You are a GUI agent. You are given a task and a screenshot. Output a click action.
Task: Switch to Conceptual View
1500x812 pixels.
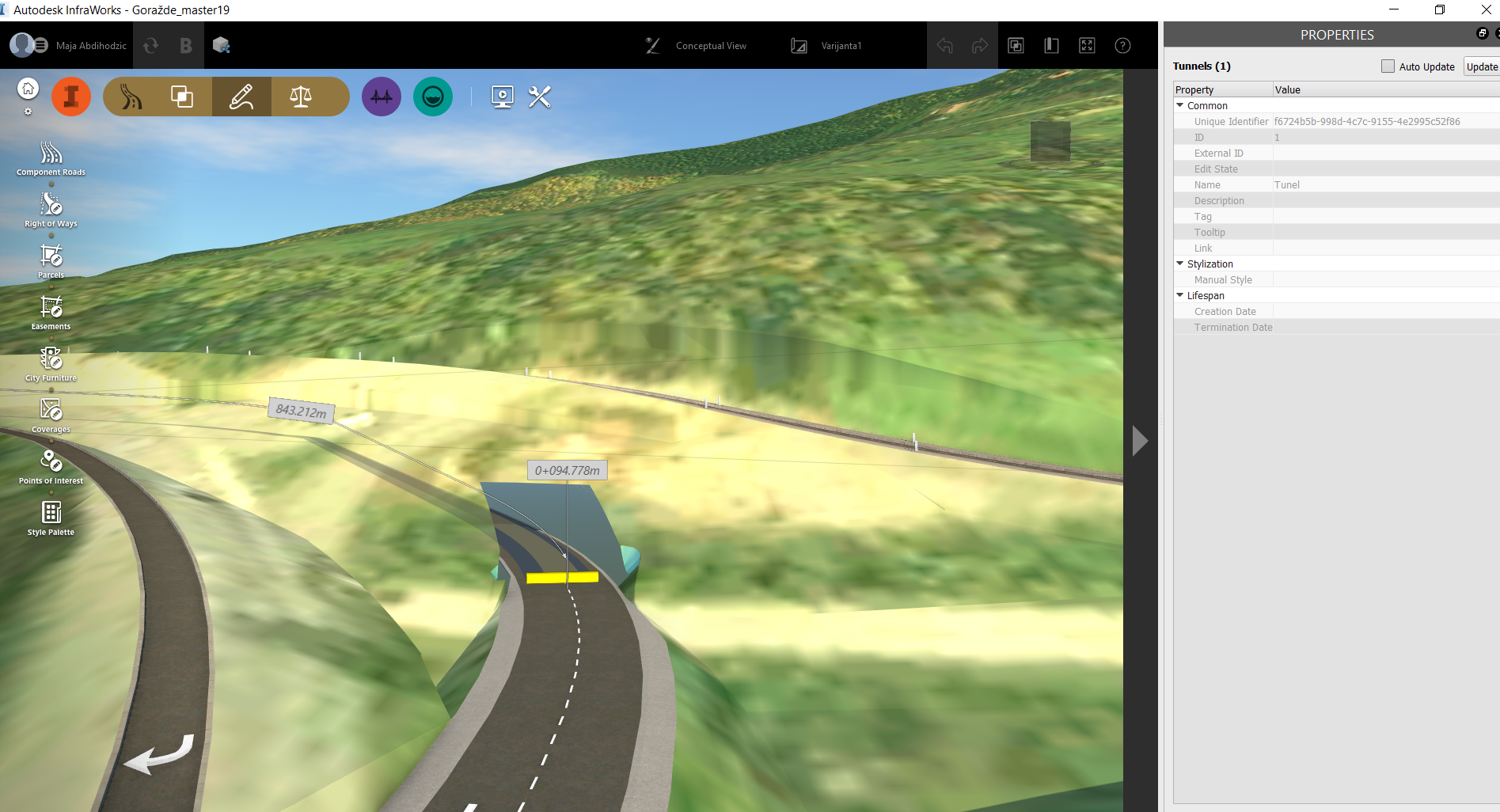710,45
